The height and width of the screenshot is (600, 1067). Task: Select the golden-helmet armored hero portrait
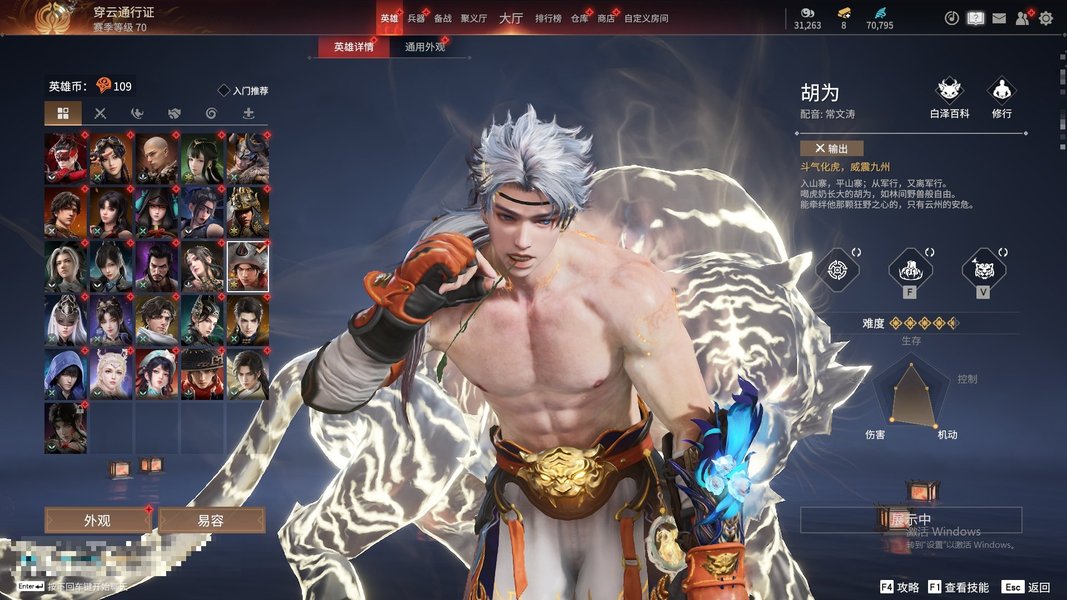(x=247, y=211)
